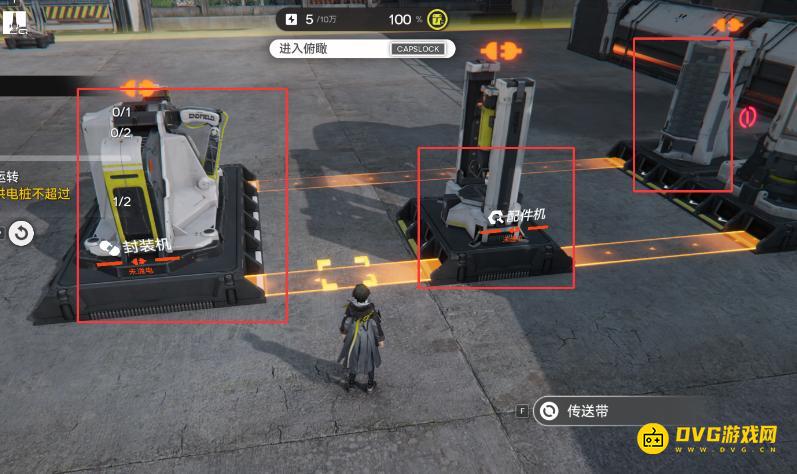This screenshot has width=797, height=474.
Task: Open the yellow round icon beside 100%
Action: click(437, 19)
